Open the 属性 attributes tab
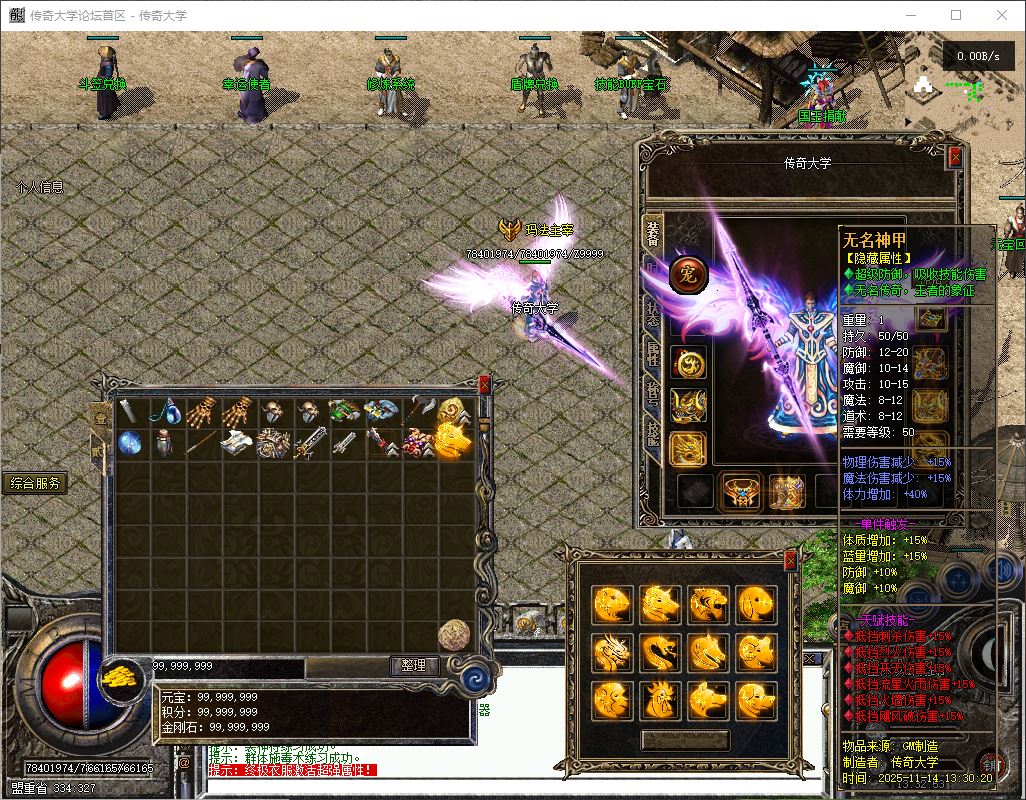 pyautogui.click(x=652, y=352)
